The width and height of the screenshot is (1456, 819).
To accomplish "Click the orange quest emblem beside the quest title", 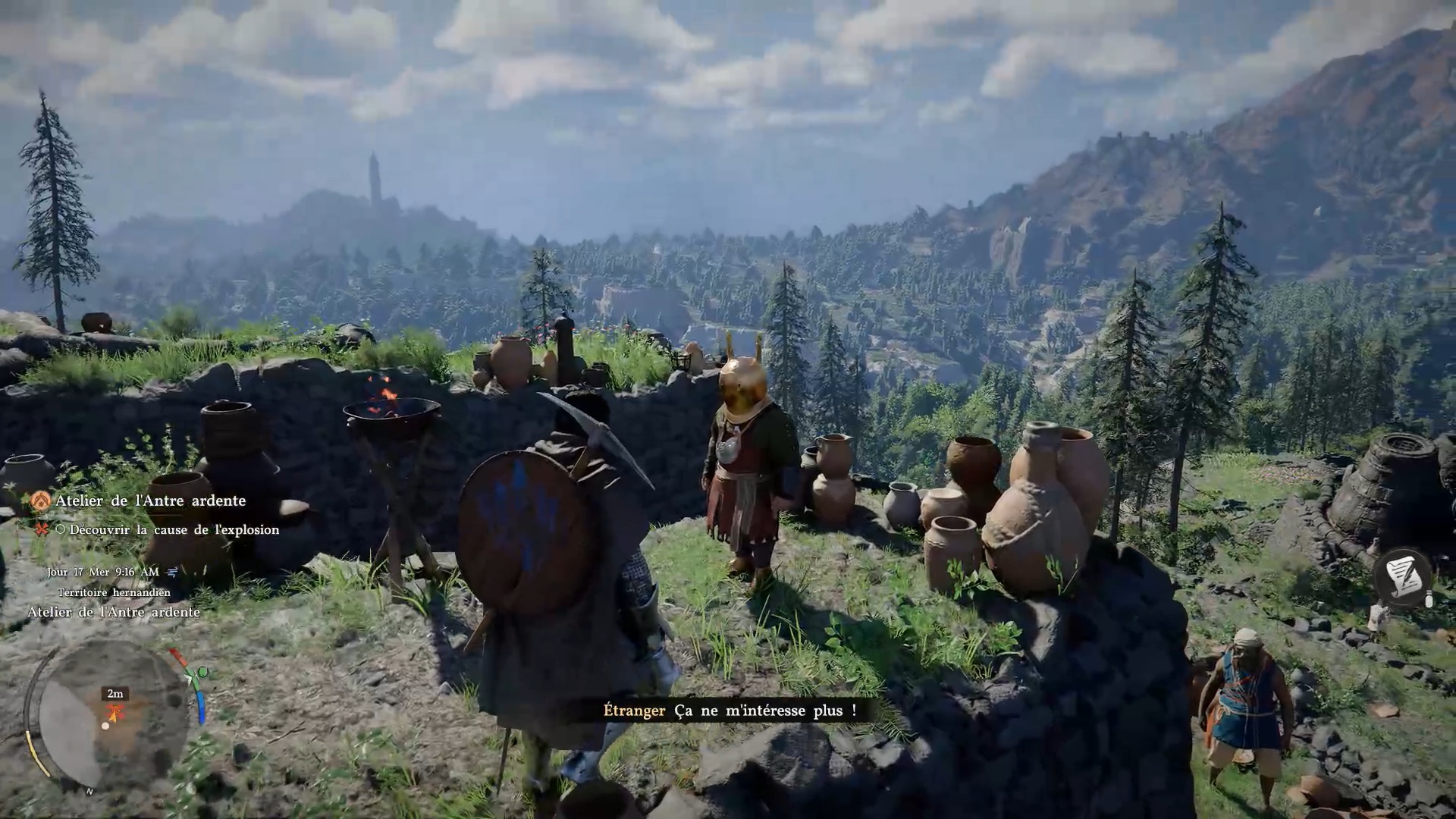I will pos(41,500).
